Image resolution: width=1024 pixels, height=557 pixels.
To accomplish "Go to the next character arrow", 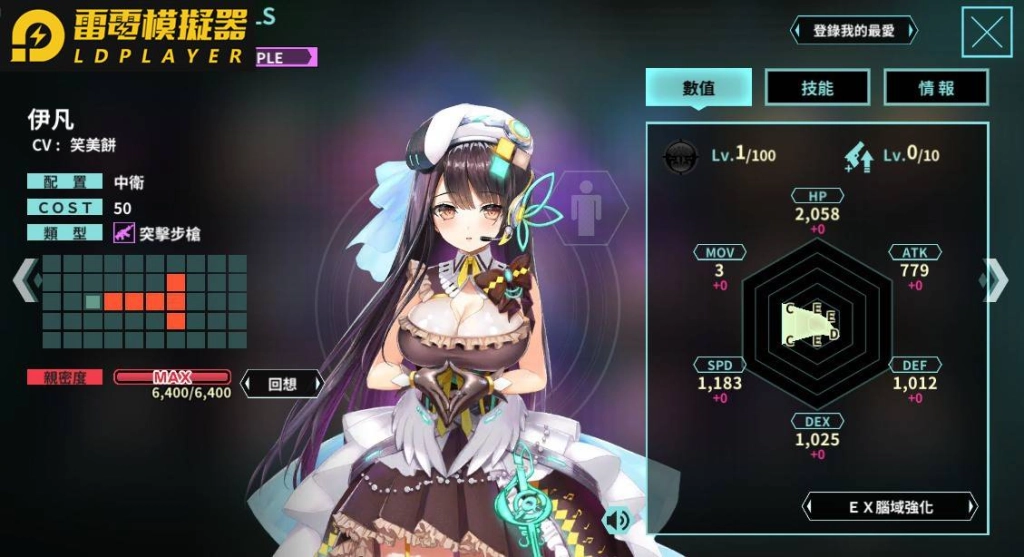I will coord(996,280).
